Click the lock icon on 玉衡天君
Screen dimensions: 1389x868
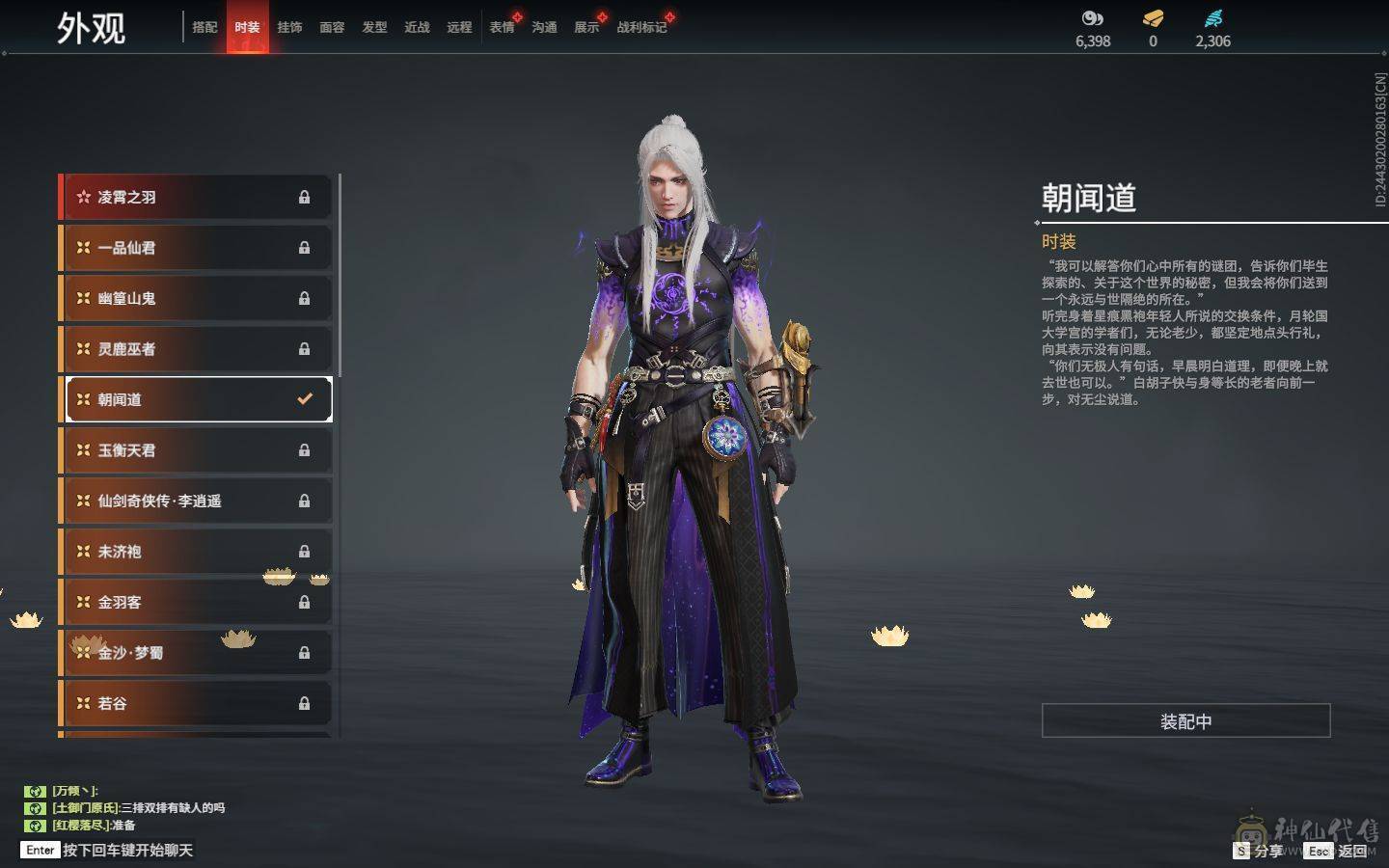[304, 449]
